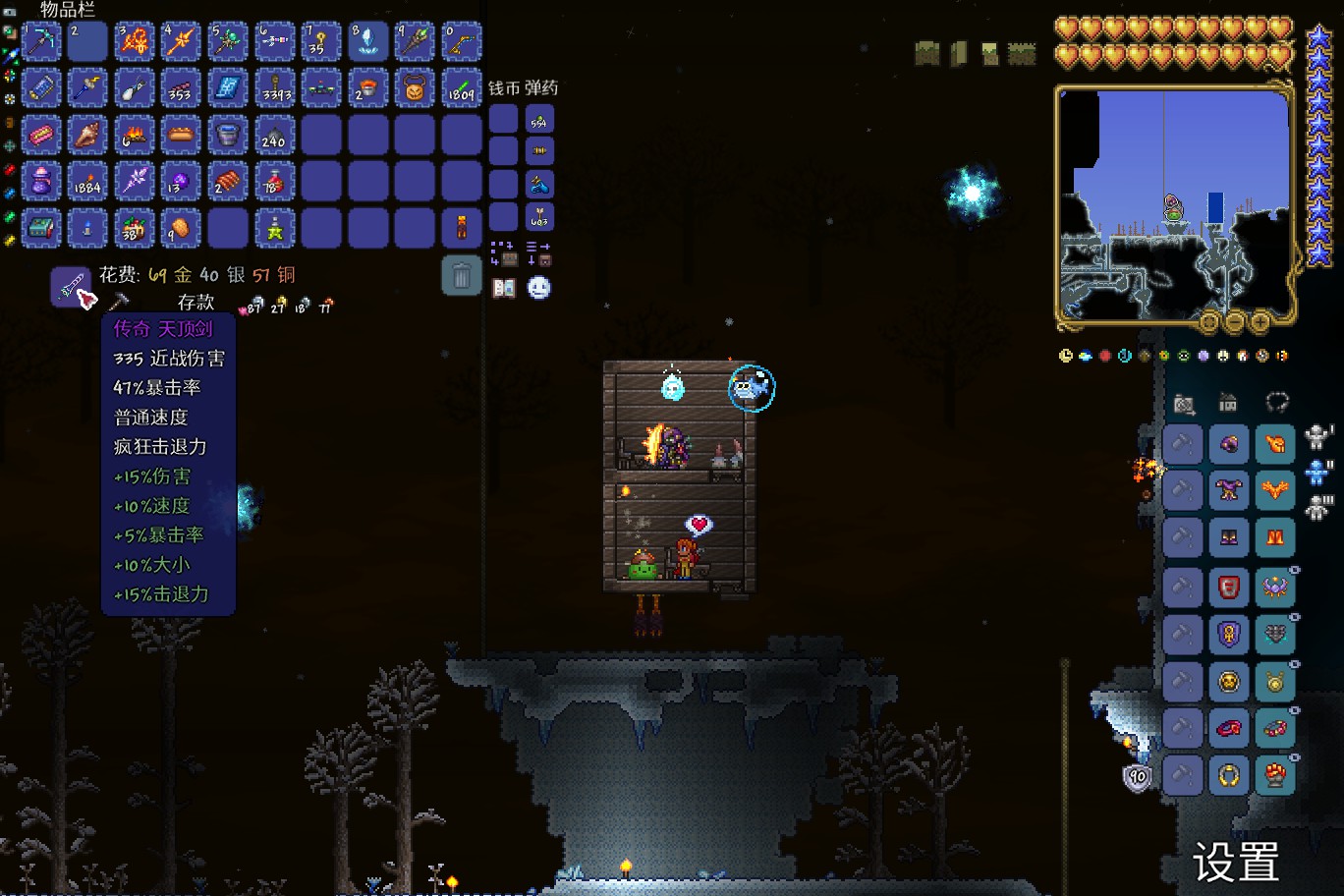Select the golden key stack of 35
Viewport: 1344px width, 896px height.
(321, 41)
